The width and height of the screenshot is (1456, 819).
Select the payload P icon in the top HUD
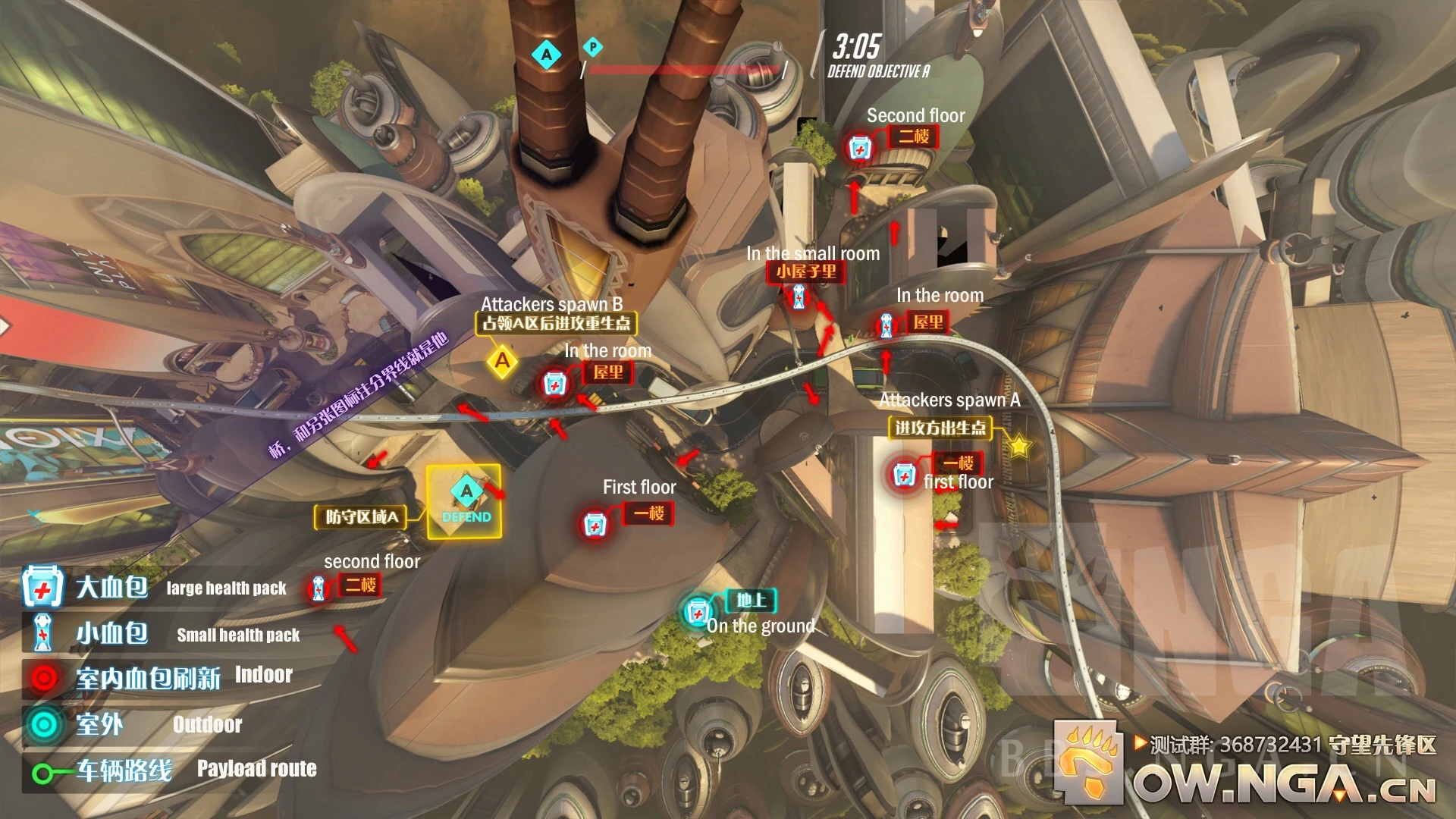point(593,47)
